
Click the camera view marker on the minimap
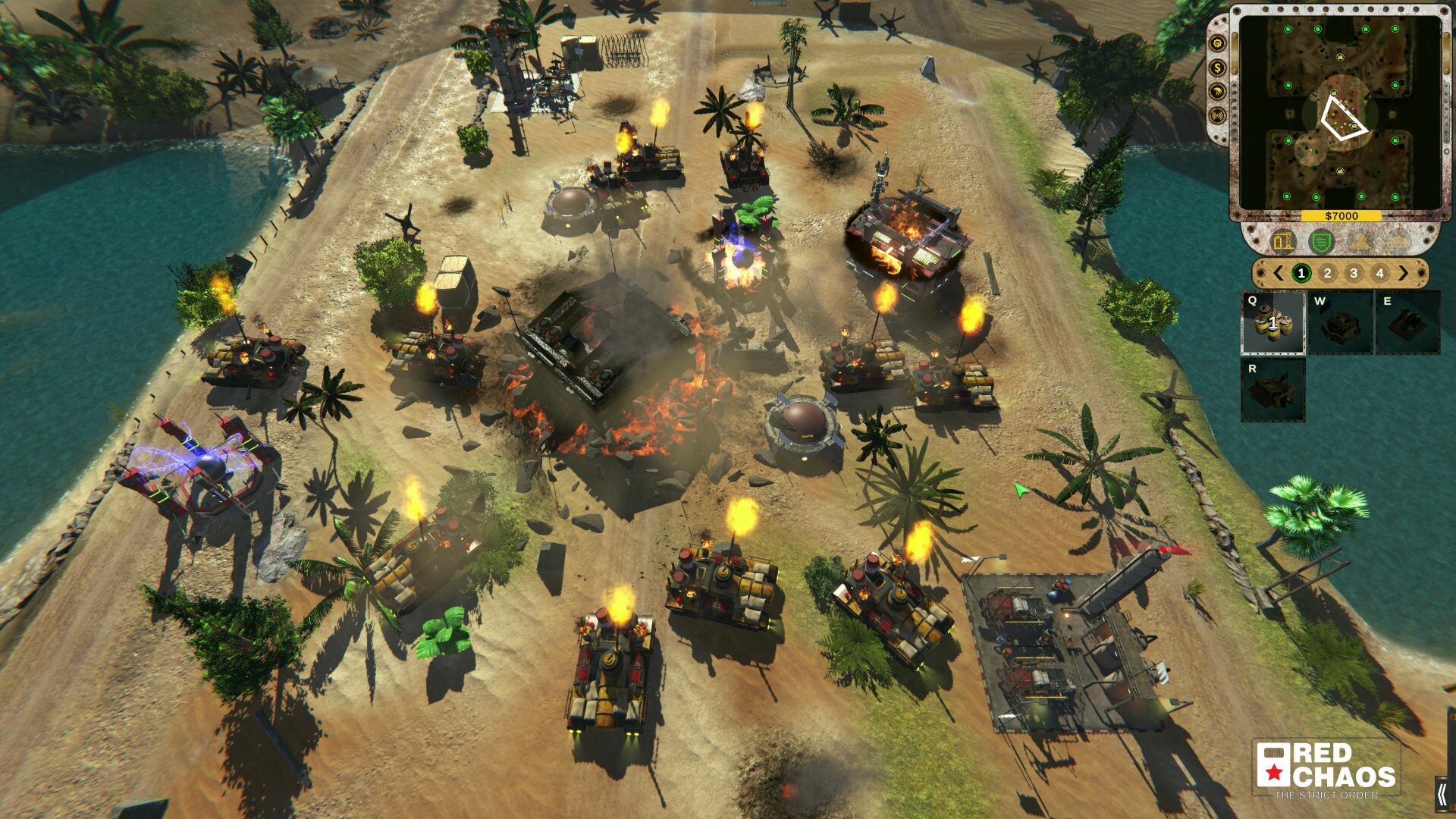[x=1344, y=118]
